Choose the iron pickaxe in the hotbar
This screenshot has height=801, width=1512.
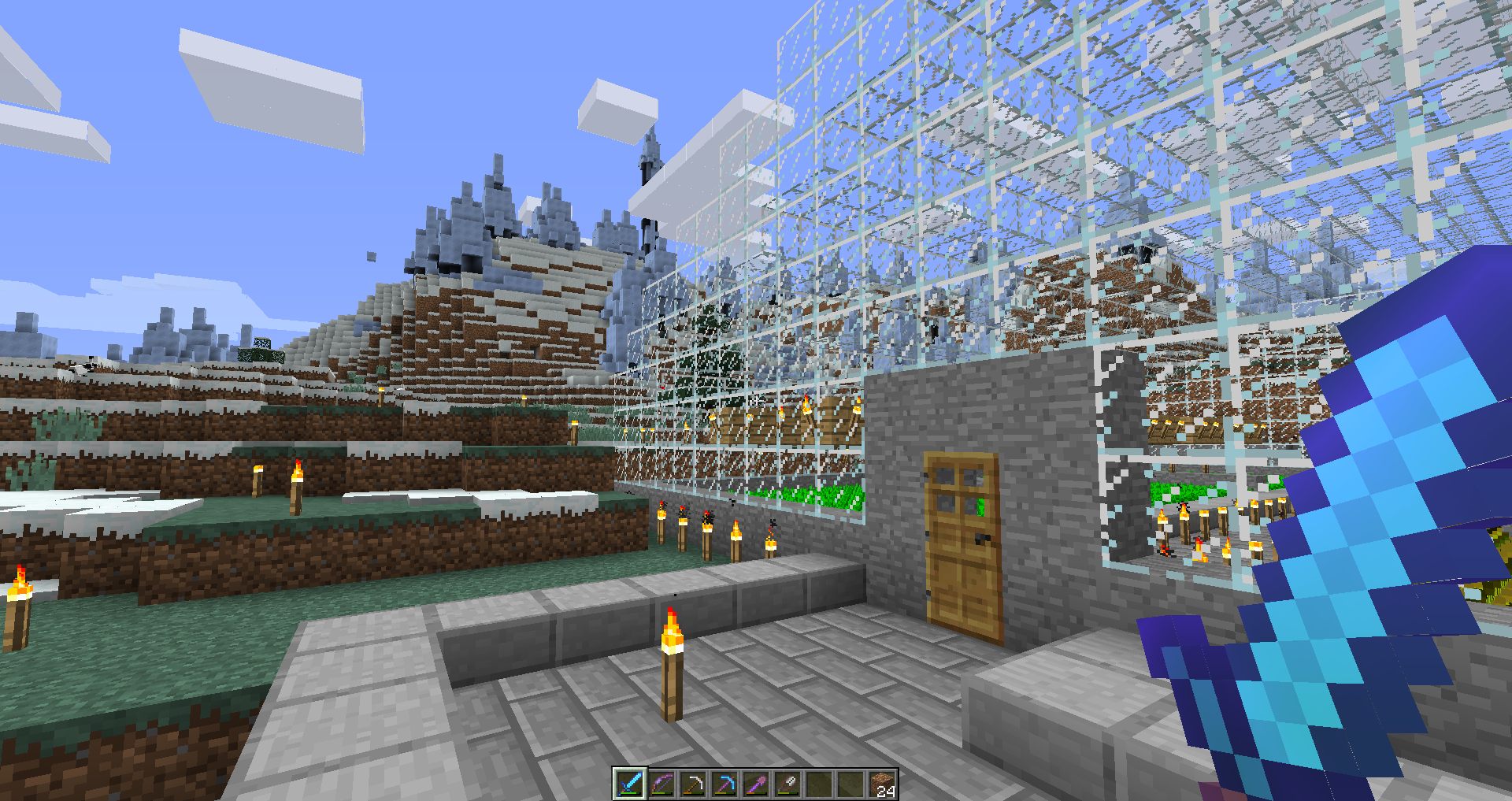coord(693,784)
